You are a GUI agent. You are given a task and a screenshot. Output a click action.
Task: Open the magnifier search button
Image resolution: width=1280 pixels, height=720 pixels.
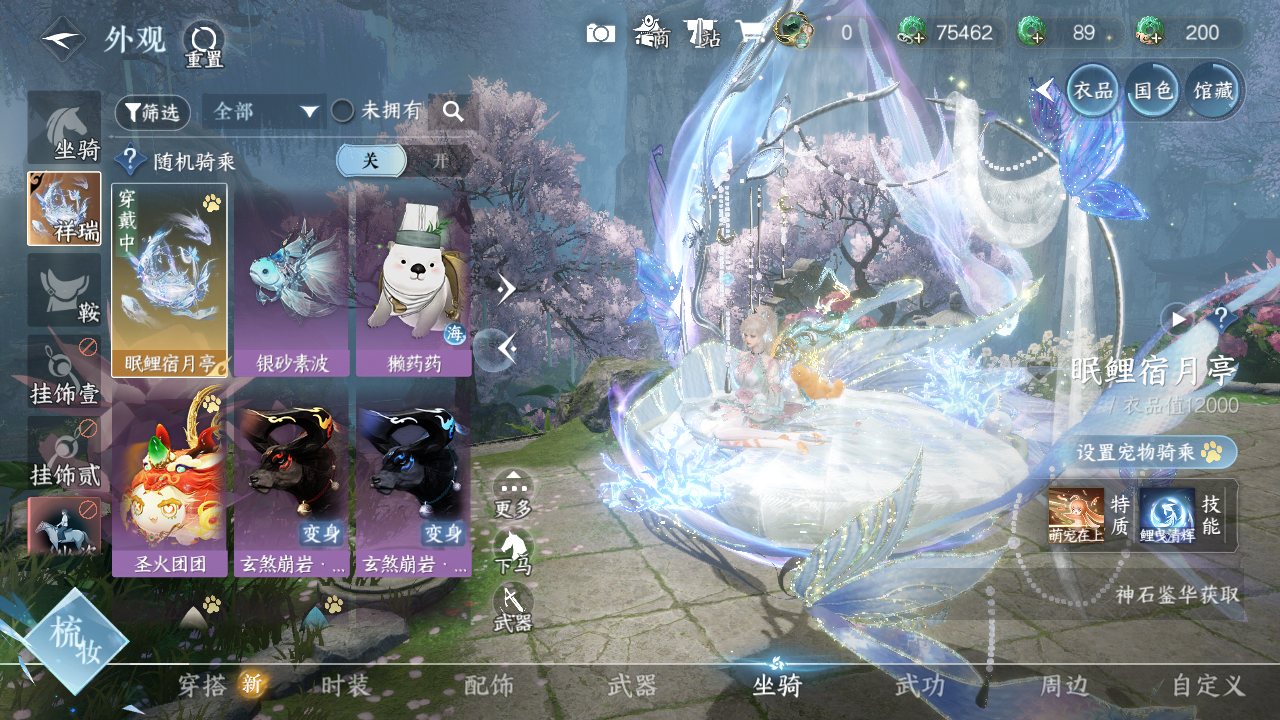[453, 111]
